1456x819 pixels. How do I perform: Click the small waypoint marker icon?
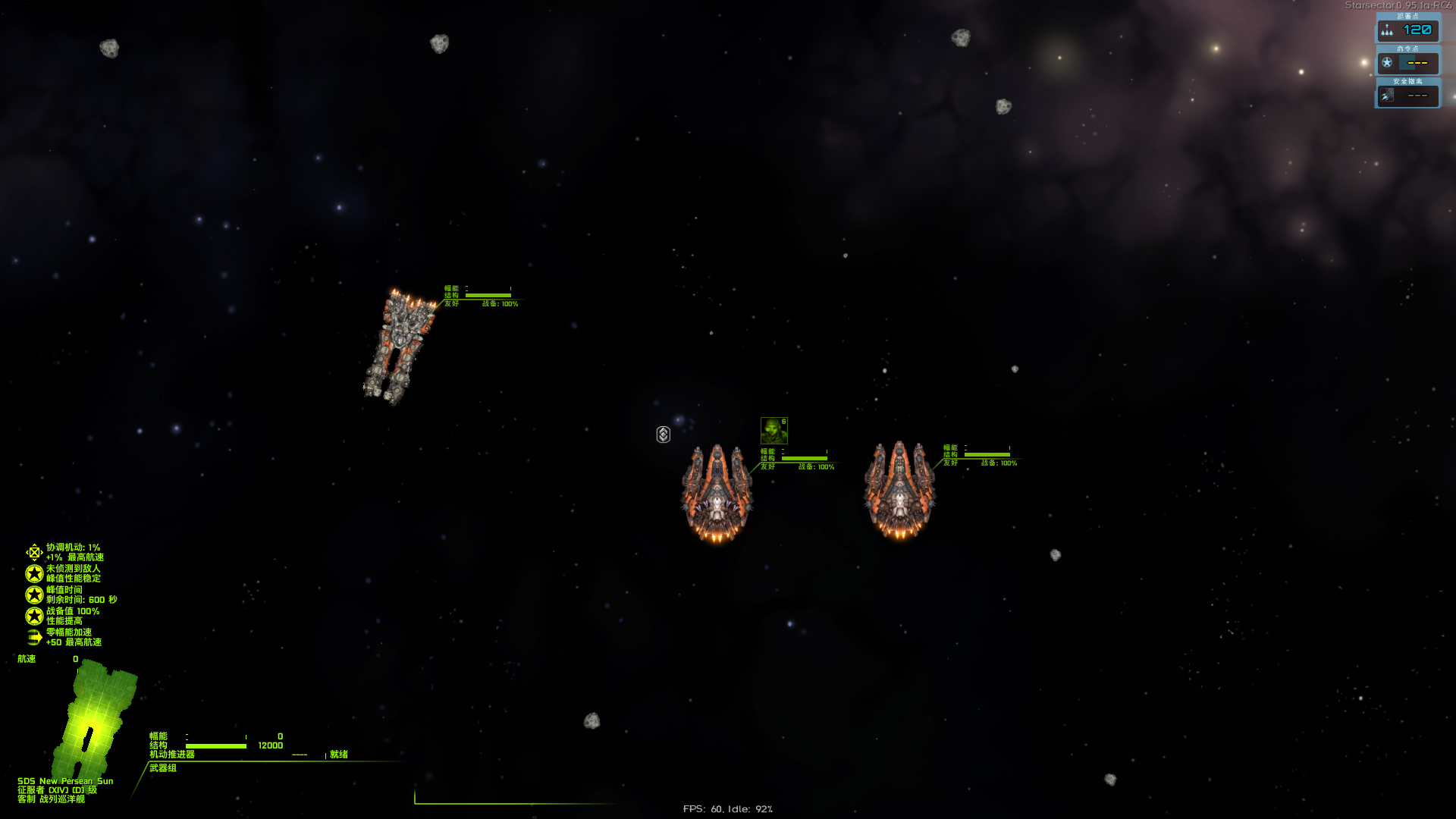pyautogui.click(x=664, y=435)
